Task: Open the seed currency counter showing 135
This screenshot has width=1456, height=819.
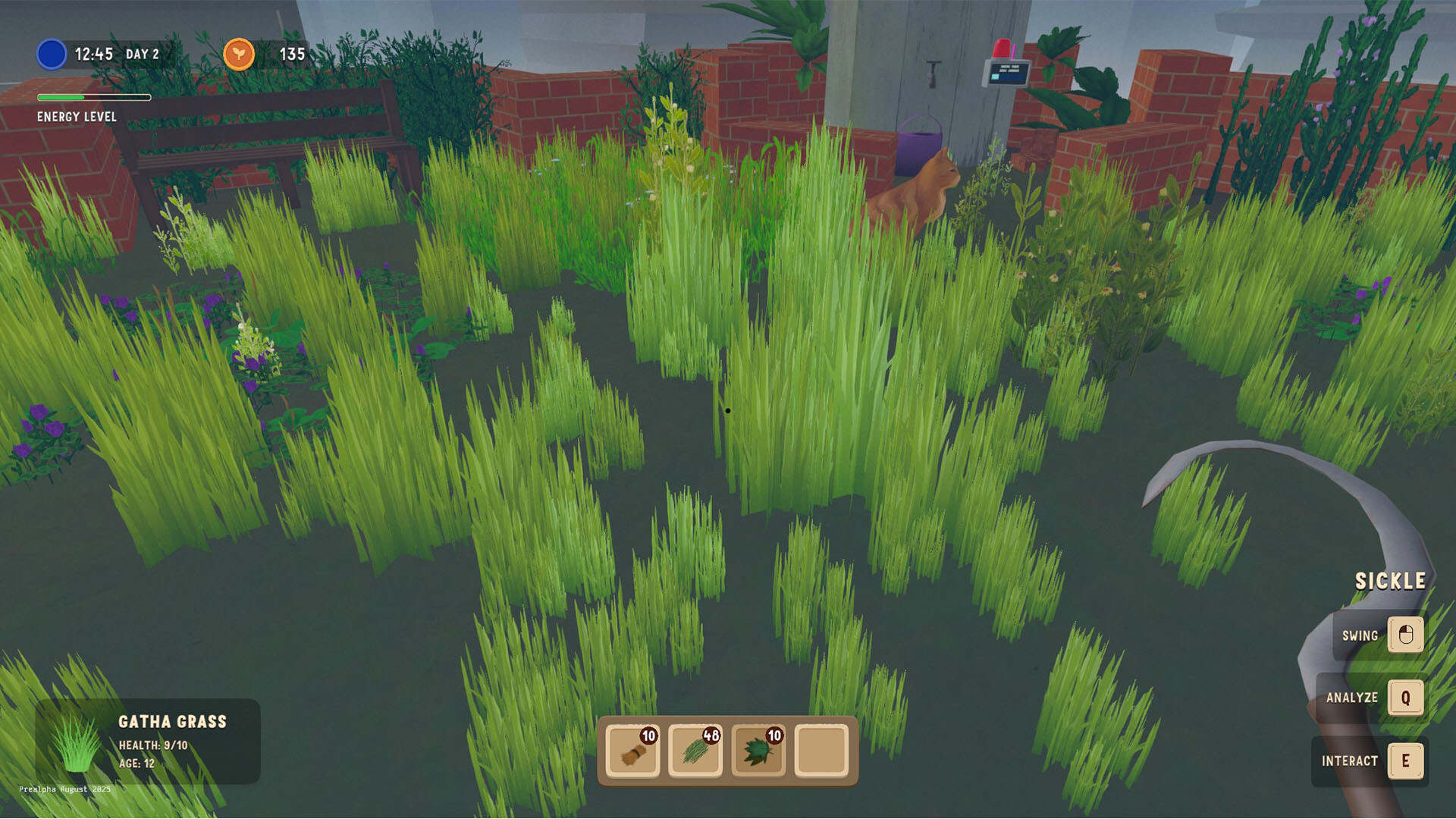Action: [x=290, y=54]
